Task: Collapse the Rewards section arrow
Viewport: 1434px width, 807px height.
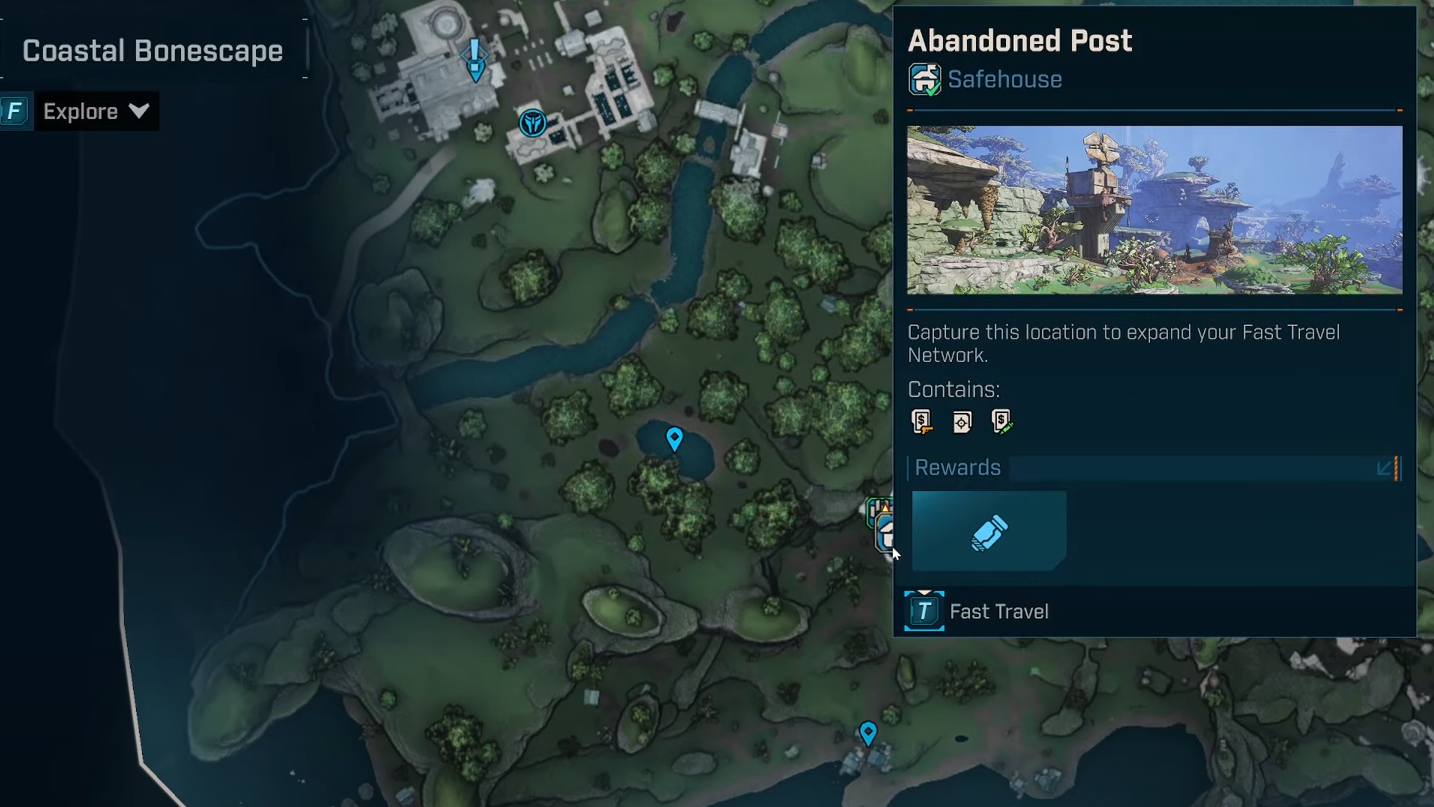Action: click(1385, 468)
